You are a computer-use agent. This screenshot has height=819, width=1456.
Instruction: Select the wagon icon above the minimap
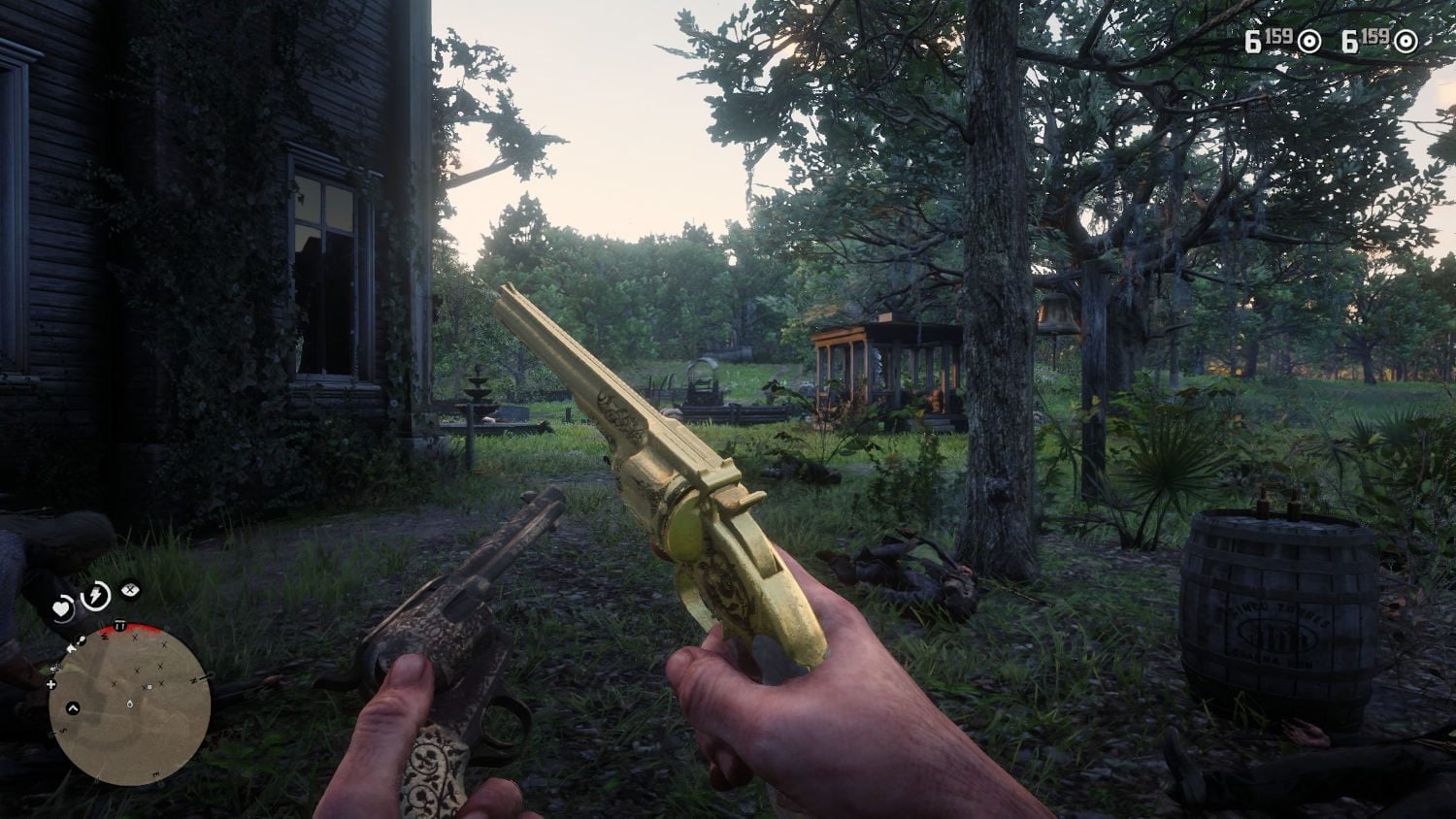pos(119,624)
